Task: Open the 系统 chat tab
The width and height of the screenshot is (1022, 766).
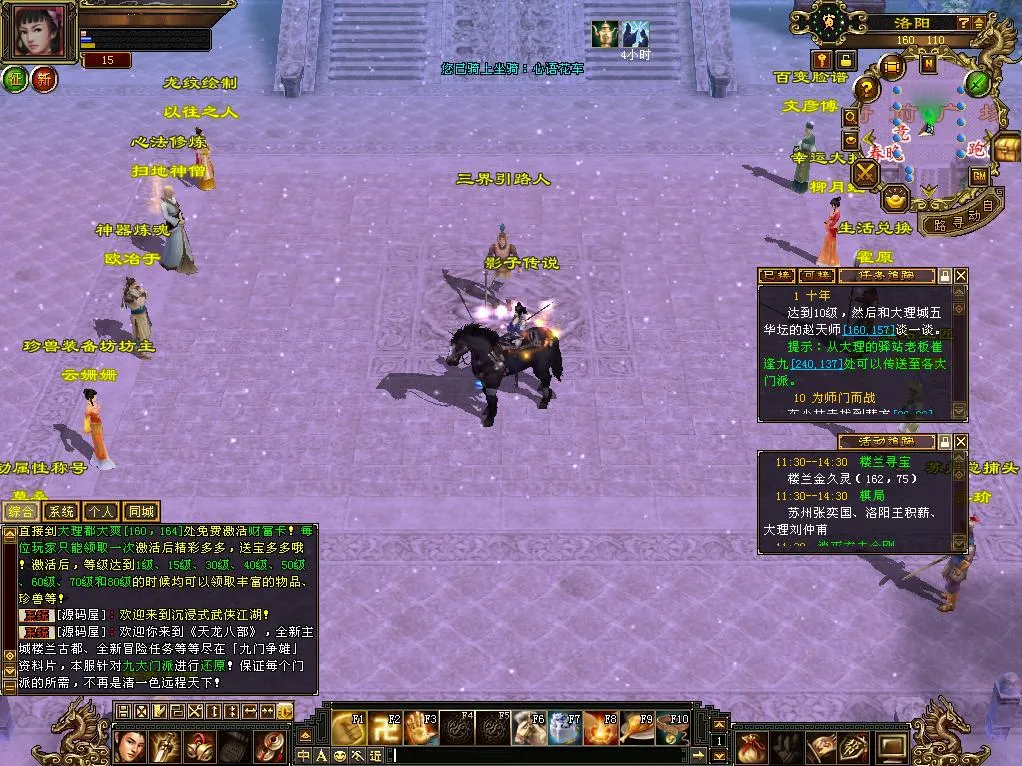Action: coord(61,511)
